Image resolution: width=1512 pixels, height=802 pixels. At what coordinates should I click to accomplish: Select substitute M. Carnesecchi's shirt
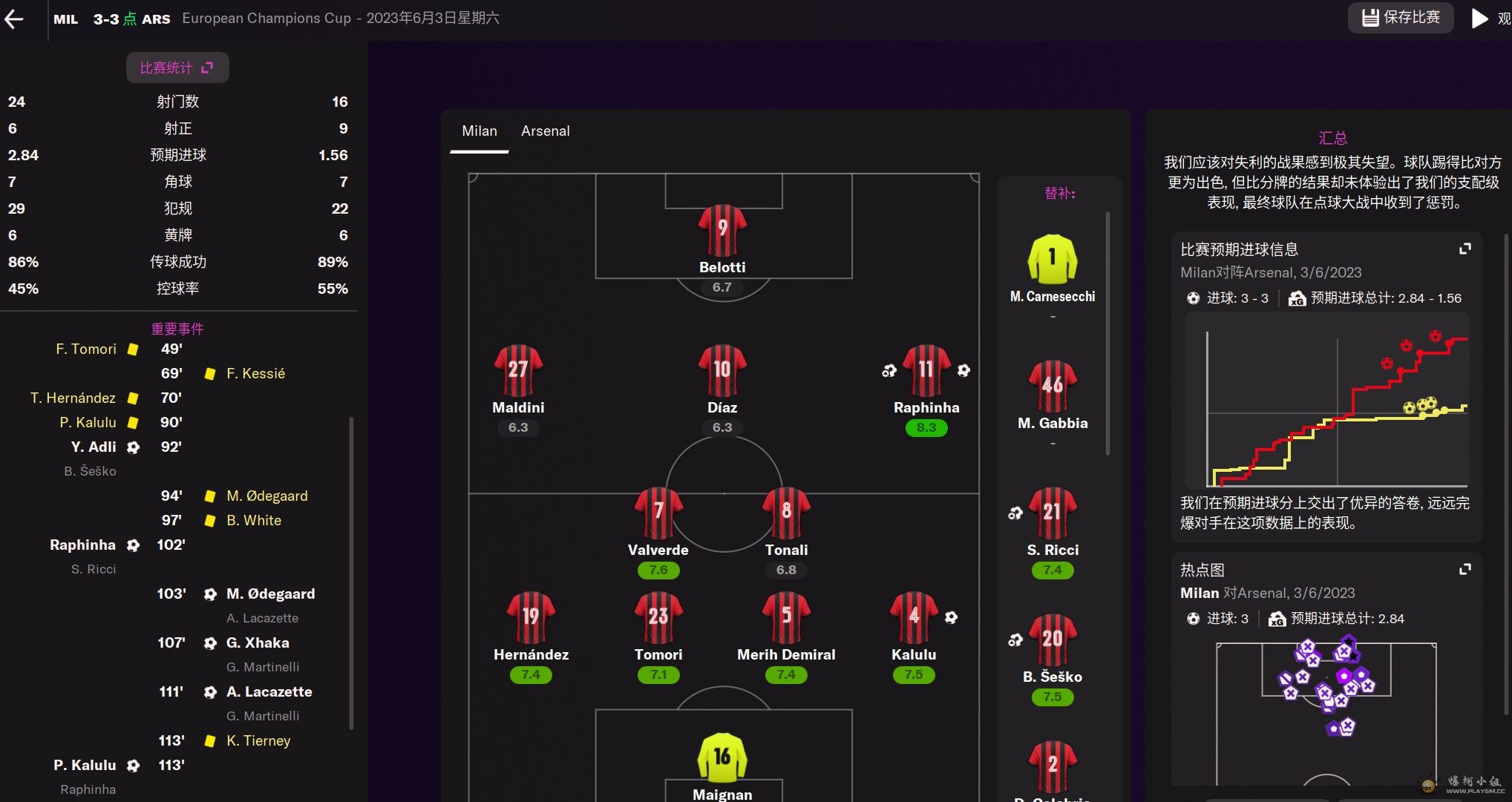pos(1052,259)
